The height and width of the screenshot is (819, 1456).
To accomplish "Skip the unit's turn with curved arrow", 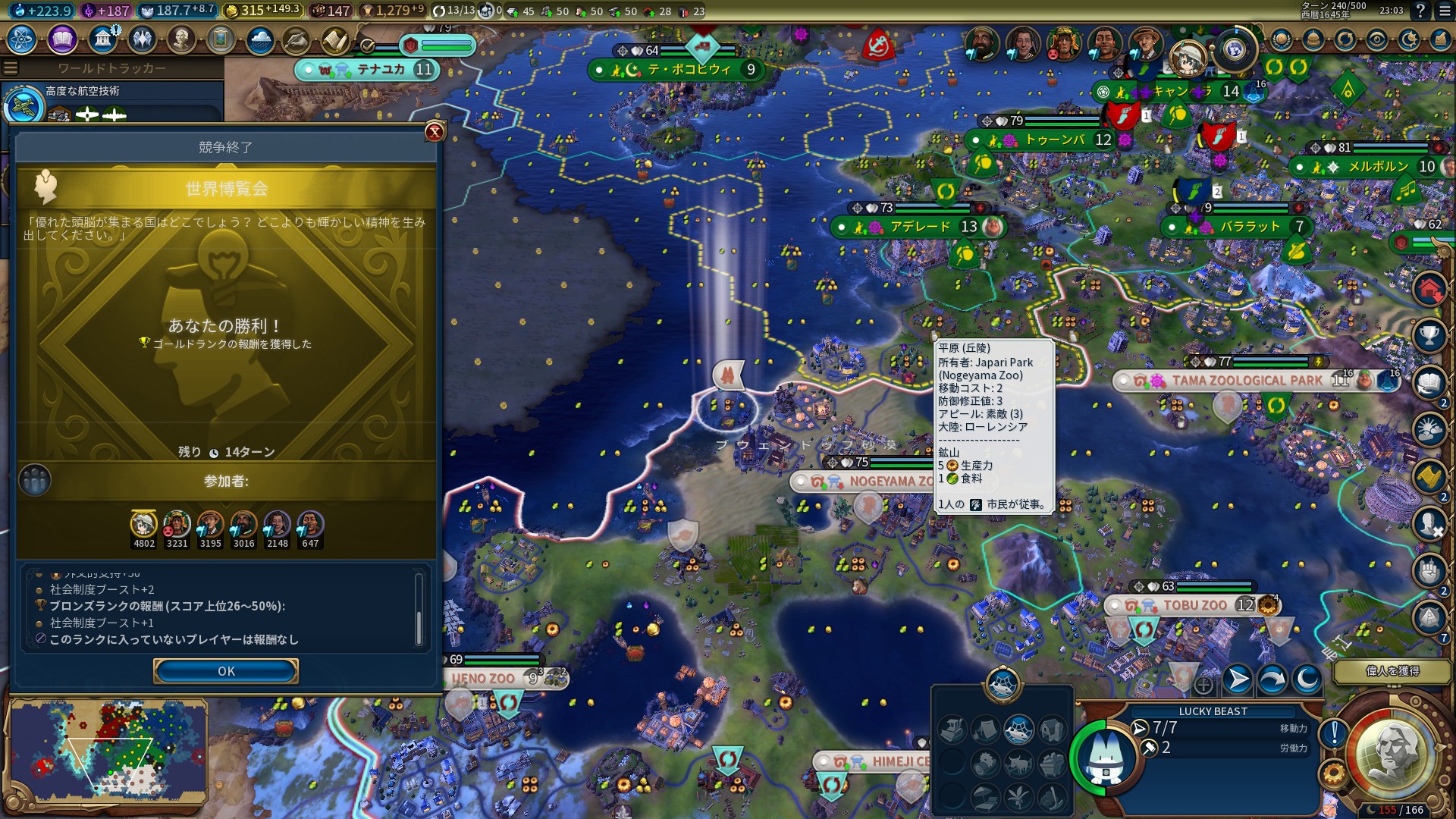I will pos(1272,679).
